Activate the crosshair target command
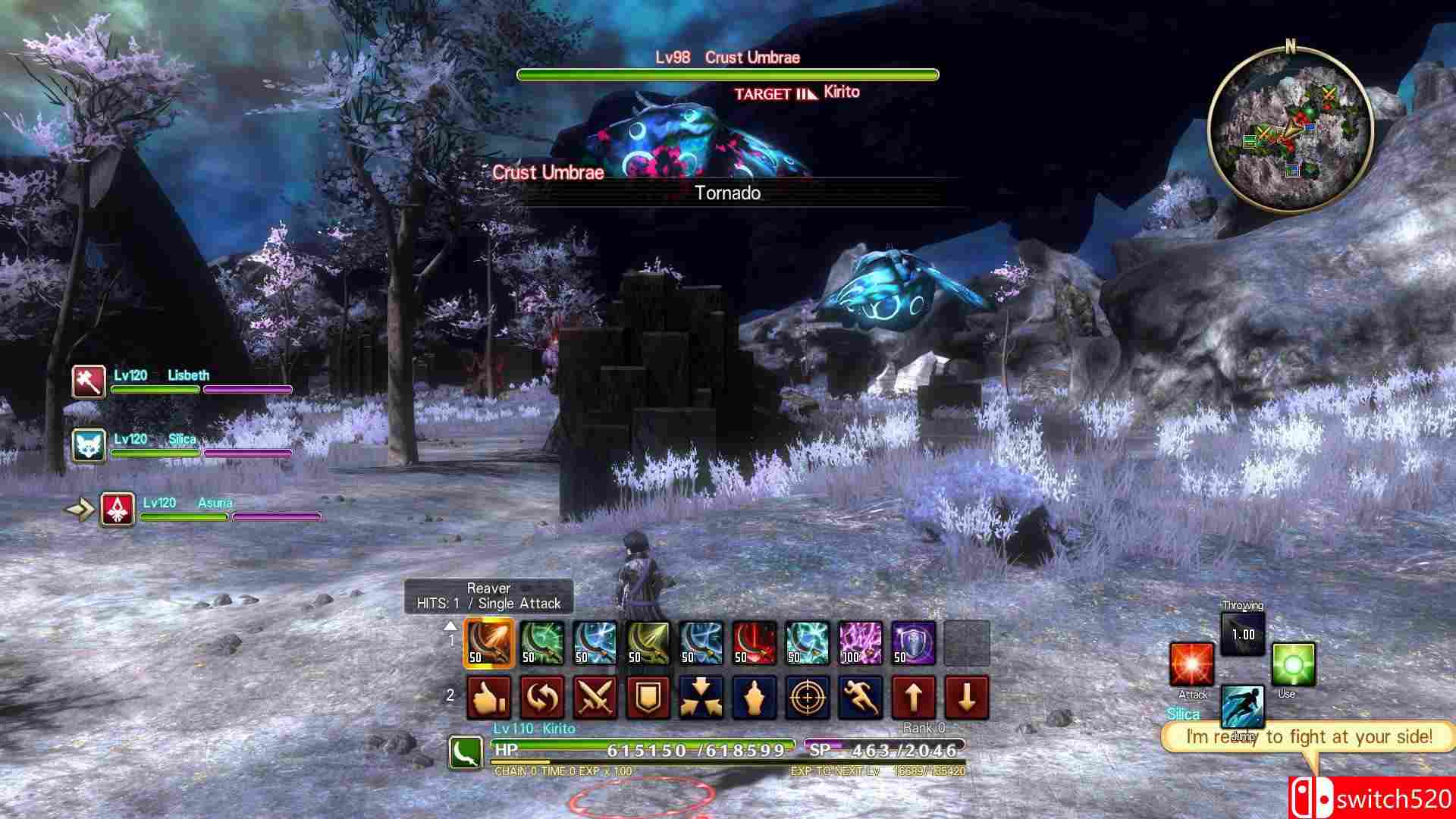 click(808, 698)
